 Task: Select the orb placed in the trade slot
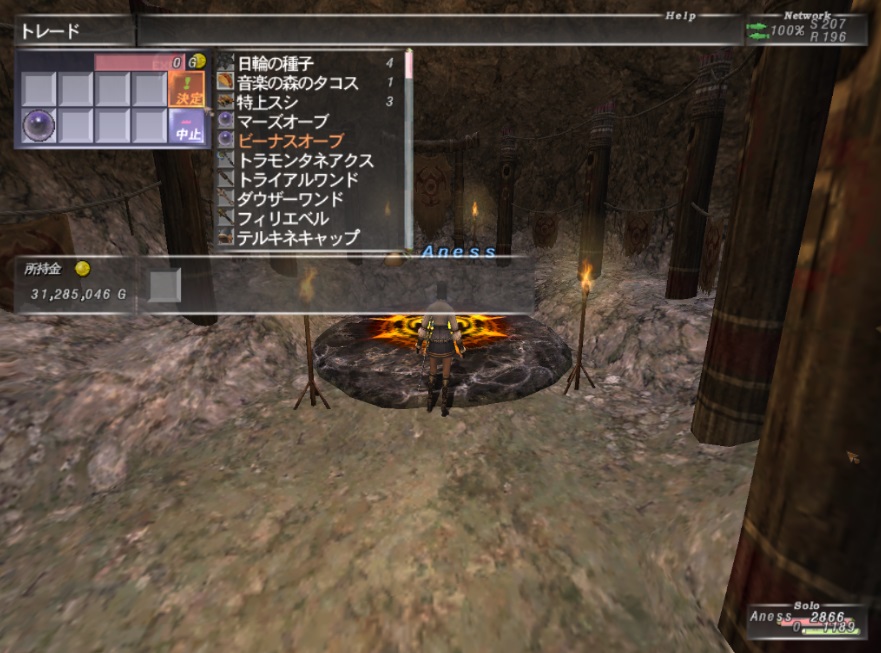[39, 127]
